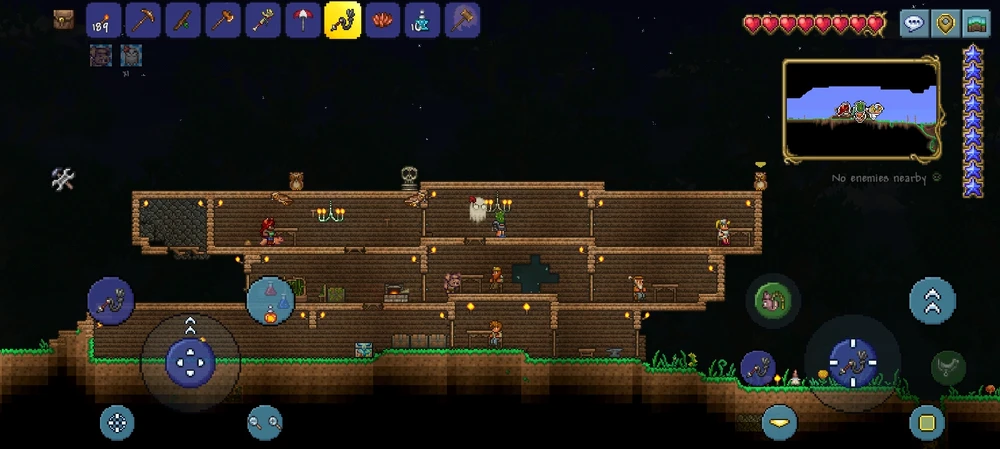The width and height of the screenshot is (1000, 449).
Task: Select the torch stack in the hotbar
Action: pos(102,19)
